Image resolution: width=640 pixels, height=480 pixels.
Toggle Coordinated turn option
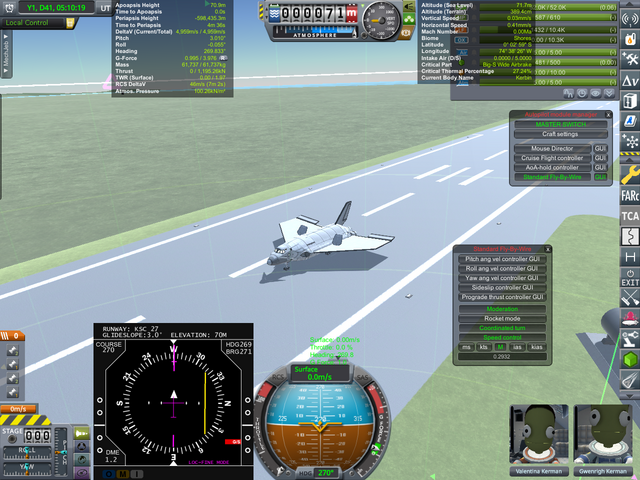point(503,328)
